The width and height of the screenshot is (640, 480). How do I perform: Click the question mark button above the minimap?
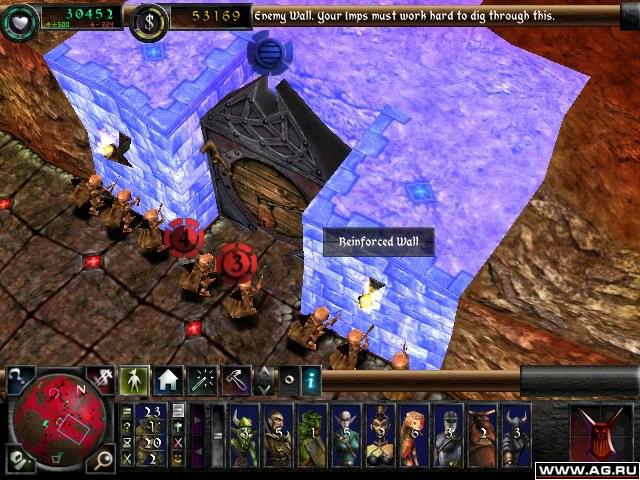(x=22, y=378)
